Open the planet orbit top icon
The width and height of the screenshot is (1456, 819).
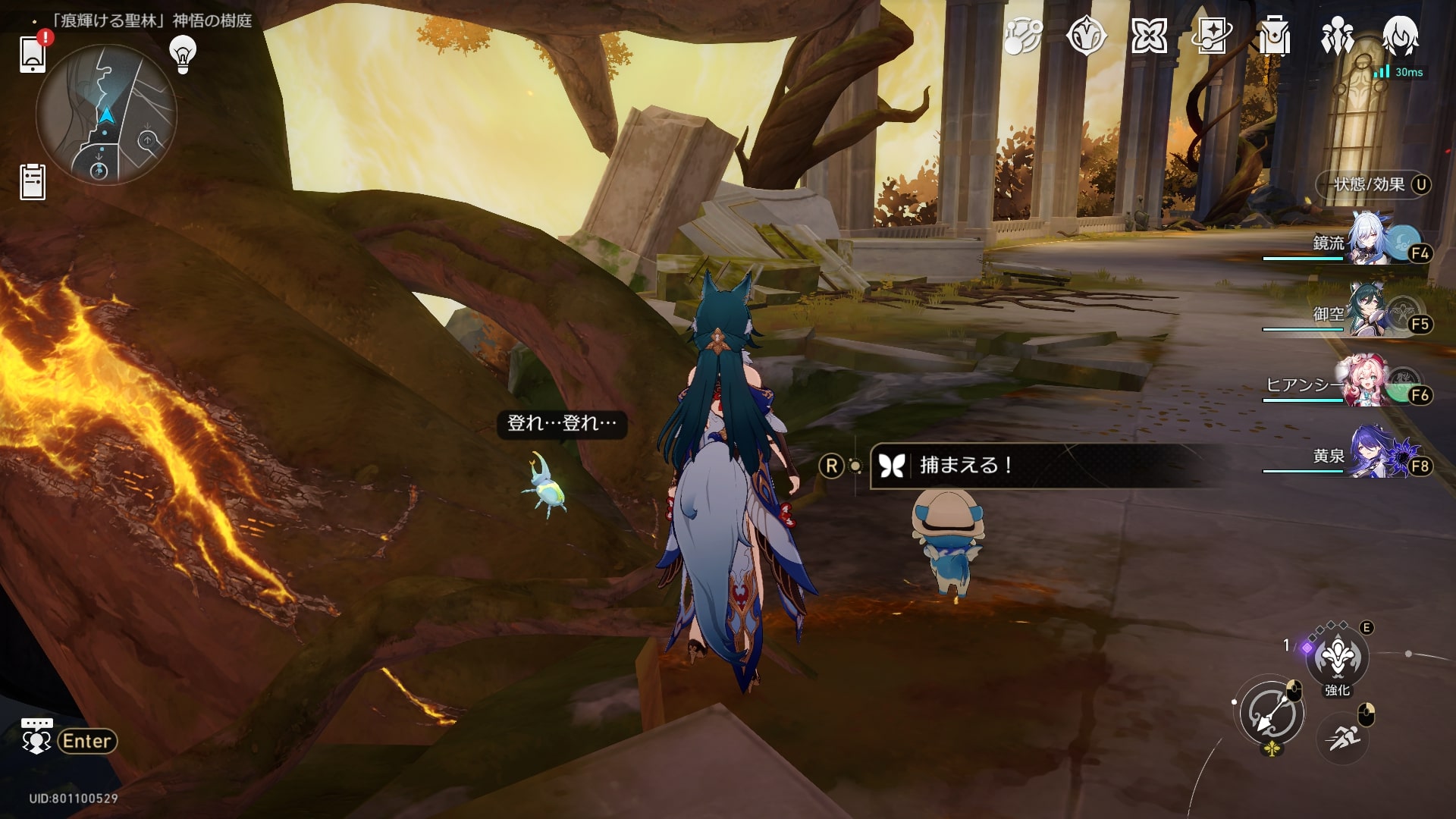[1023, 36]
